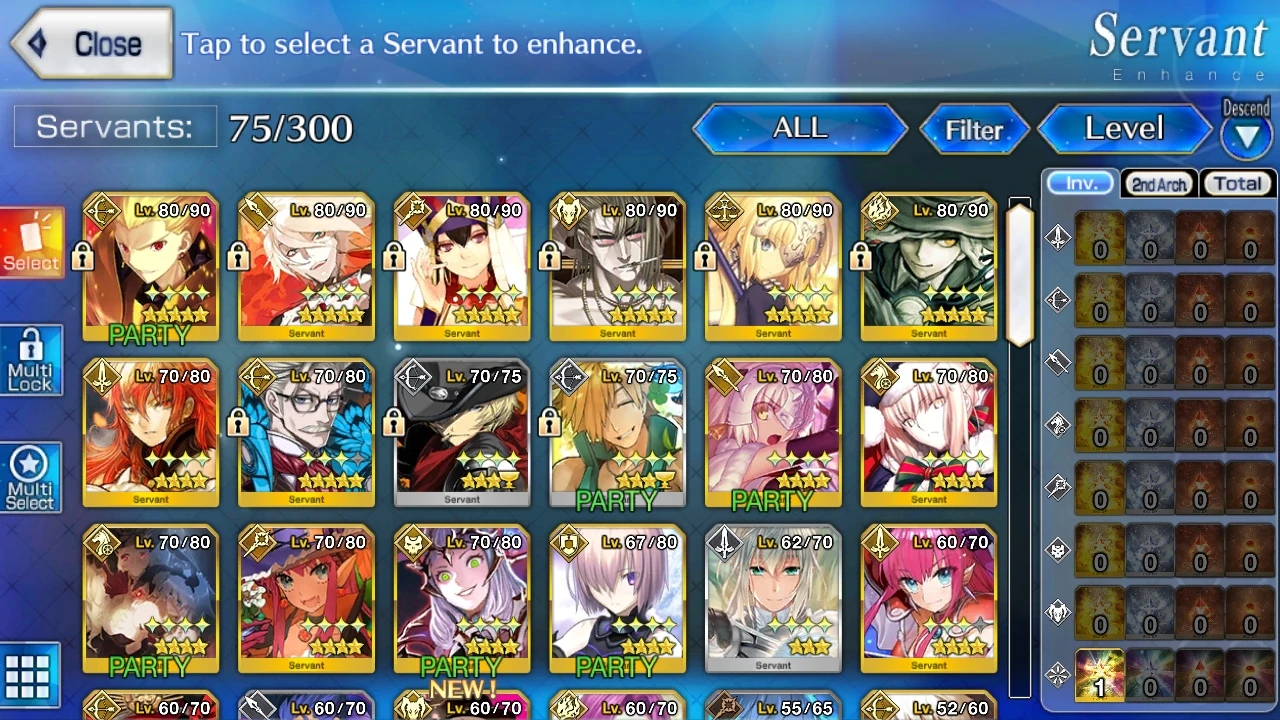Tap the Saber class icon in the ember panel

pos(1057,237)
